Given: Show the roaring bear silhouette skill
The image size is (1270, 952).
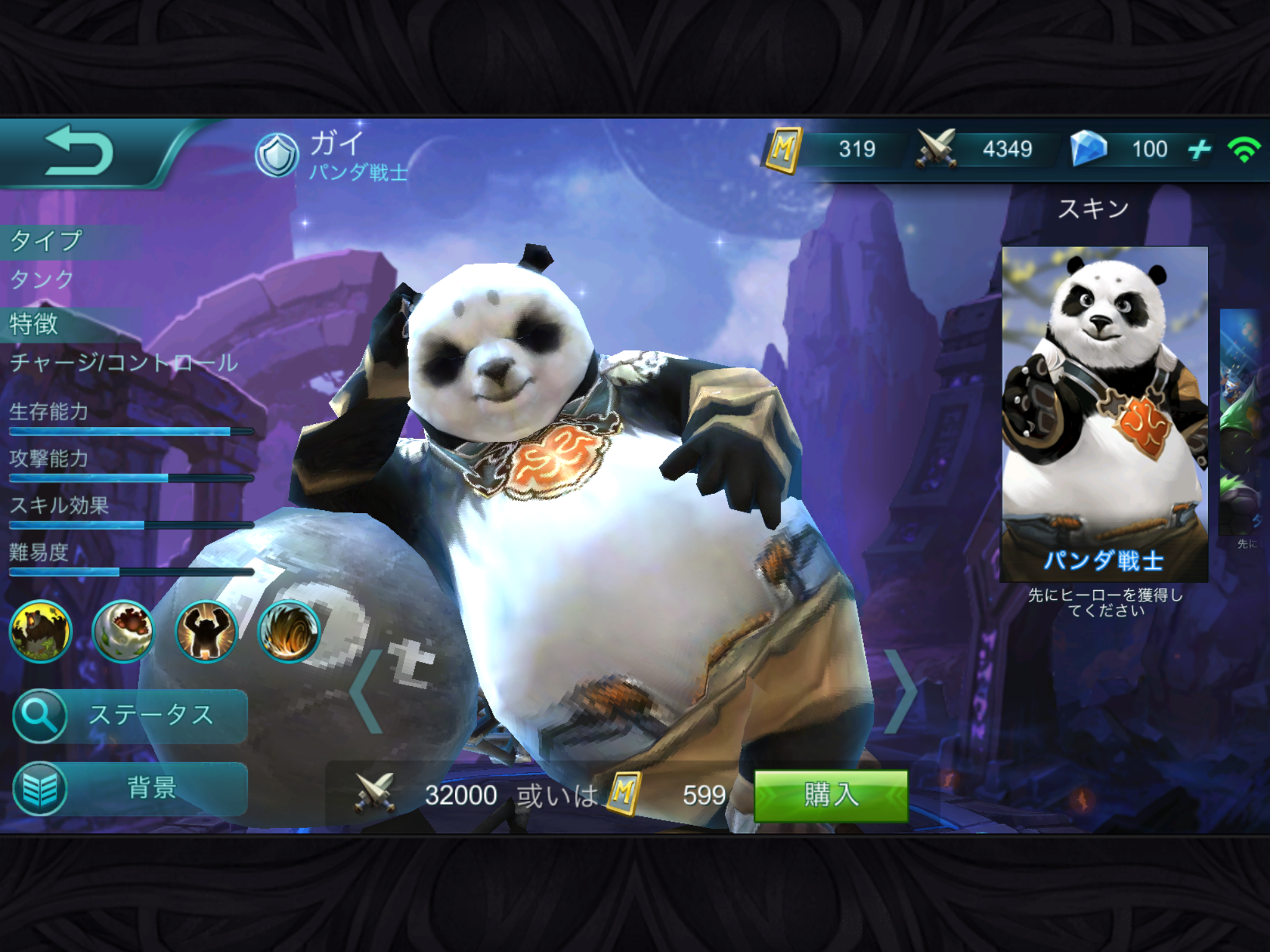Looking at the screenshot, I should coord(206,632).
